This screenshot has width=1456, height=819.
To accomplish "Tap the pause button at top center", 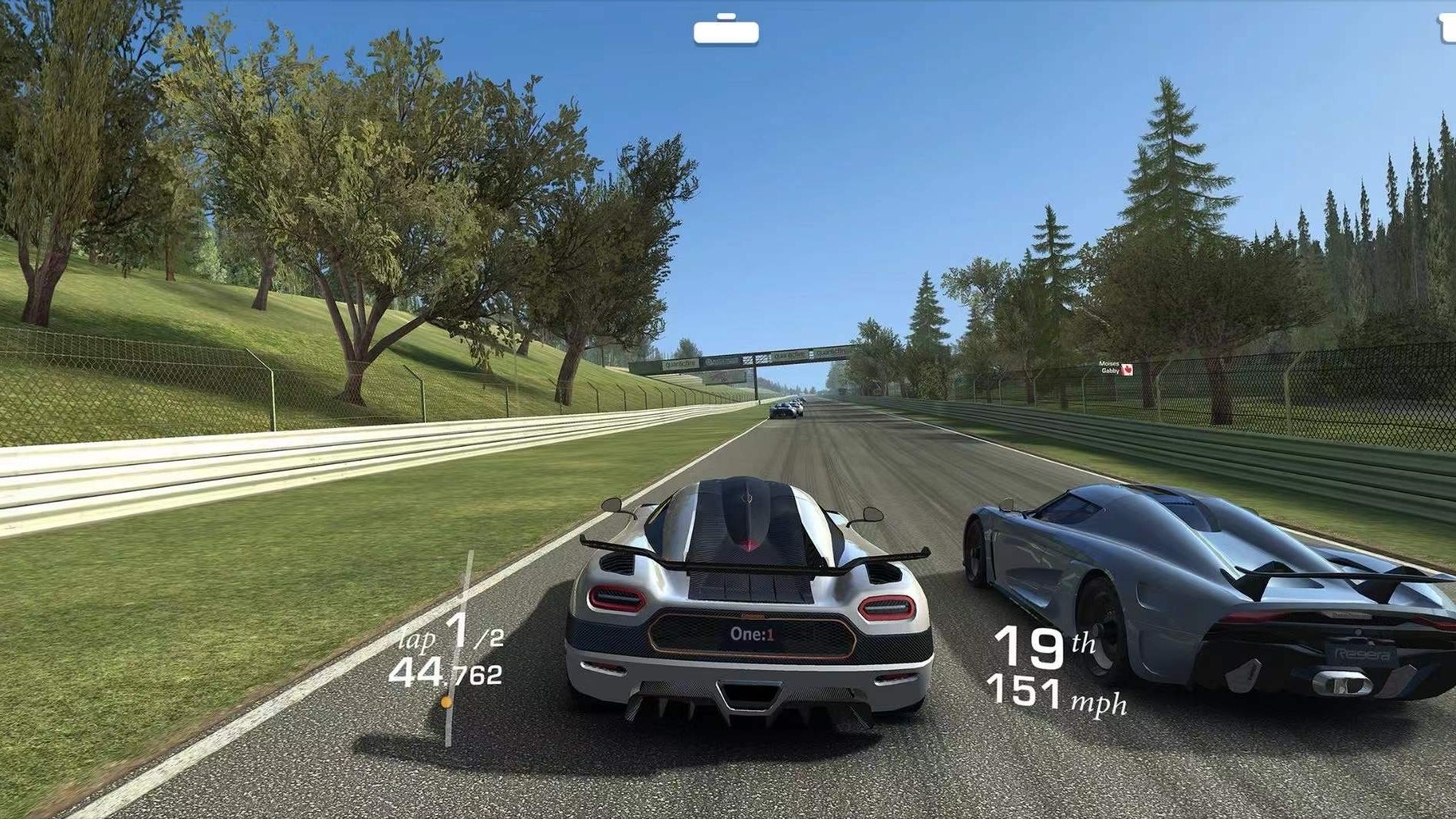I will [x=726, y=32].
